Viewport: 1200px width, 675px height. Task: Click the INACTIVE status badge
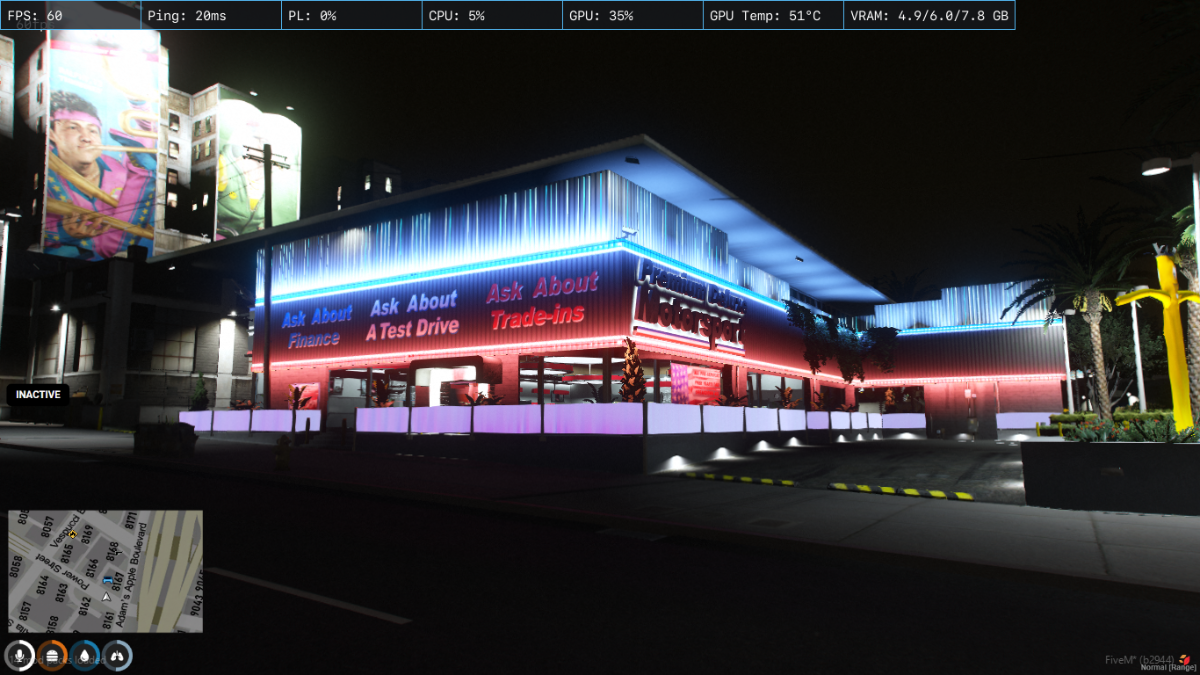point(38,394)
